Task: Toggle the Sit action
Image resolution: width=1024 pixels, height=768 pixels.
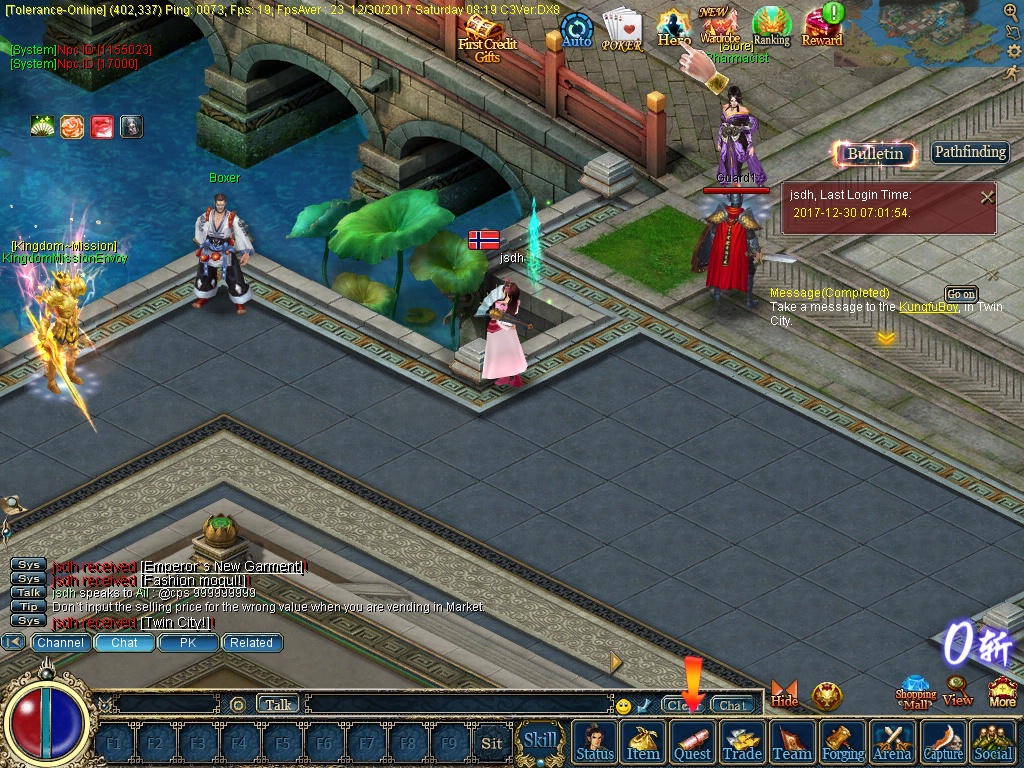Action: pyautogui.click(x=491, y=743)
